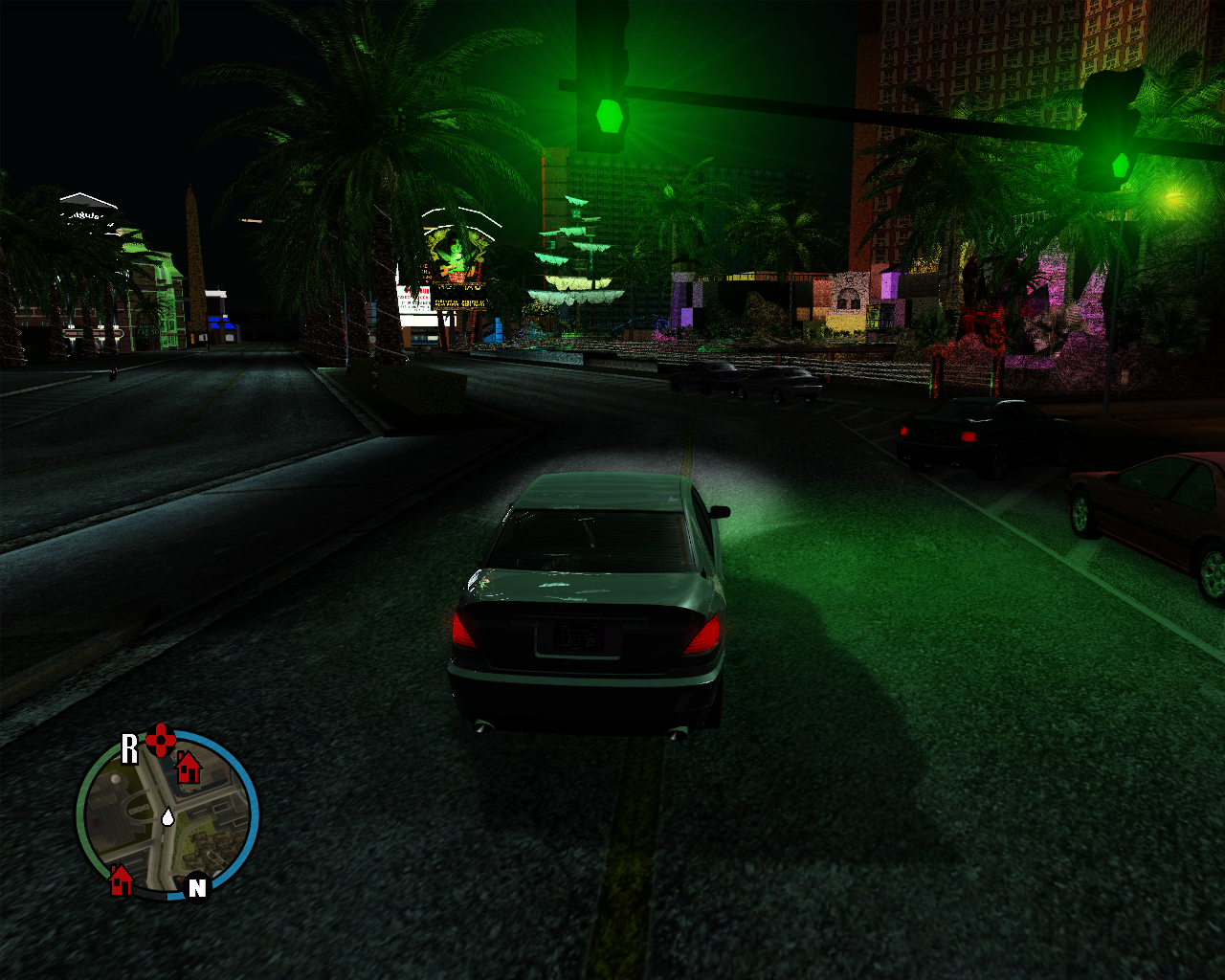Viewport: 1225px width, 980px height.
Task: Click the red mission flower blip above the radar
Action: (x=159, y=740)
